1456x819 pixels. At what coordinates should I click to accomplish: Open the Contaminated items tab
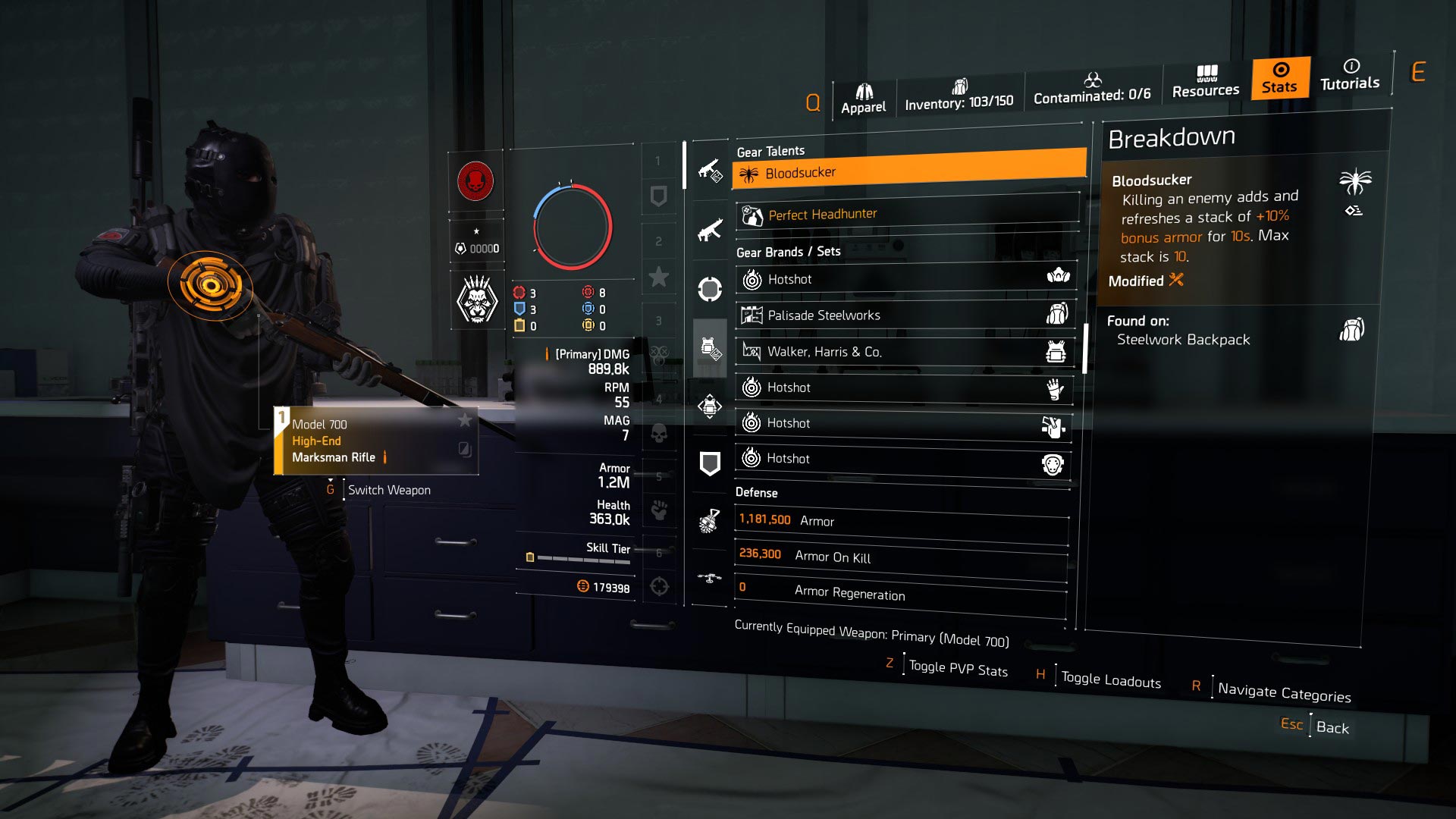(1092, 89)
